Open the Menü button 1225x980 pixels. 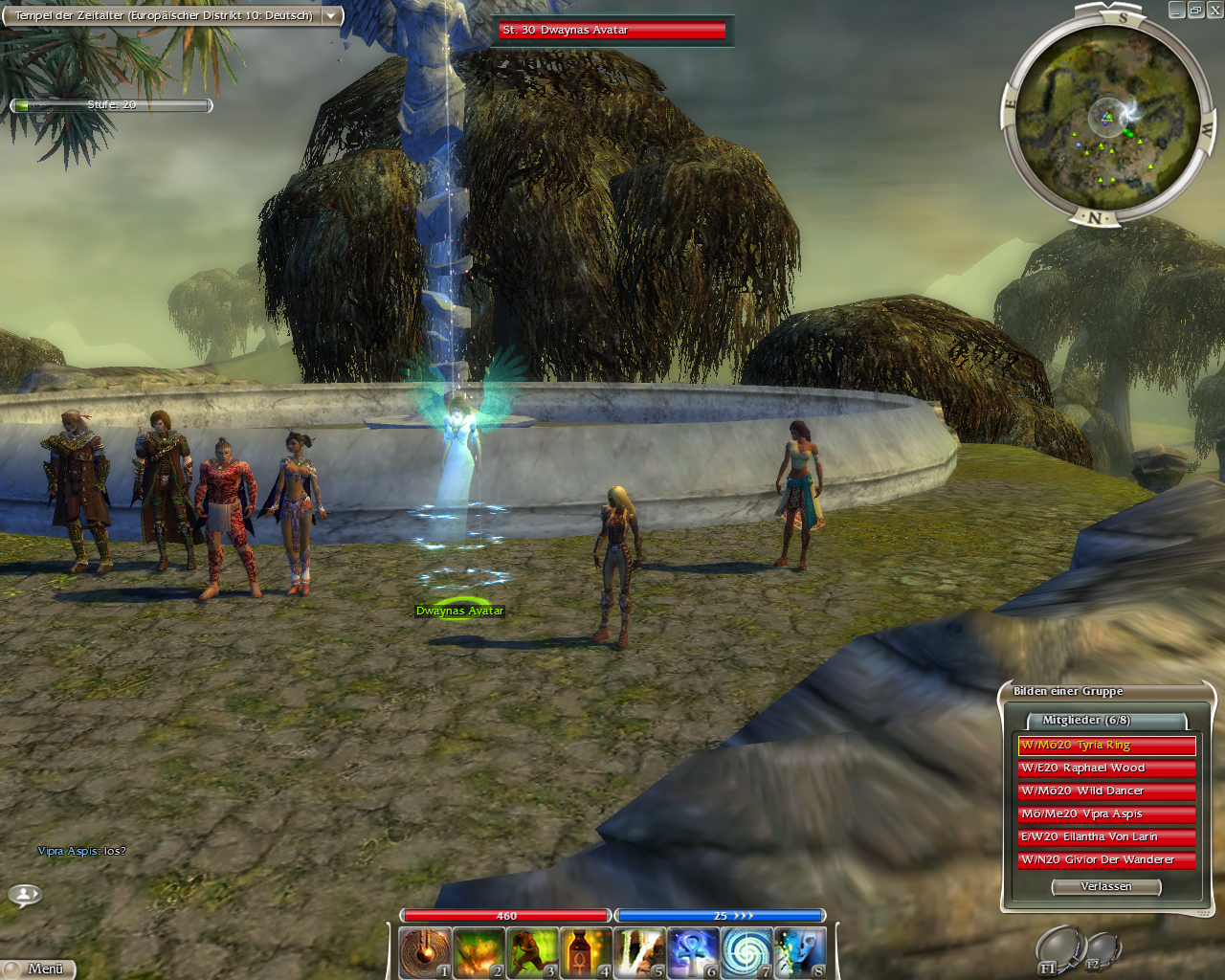(38, 969)
